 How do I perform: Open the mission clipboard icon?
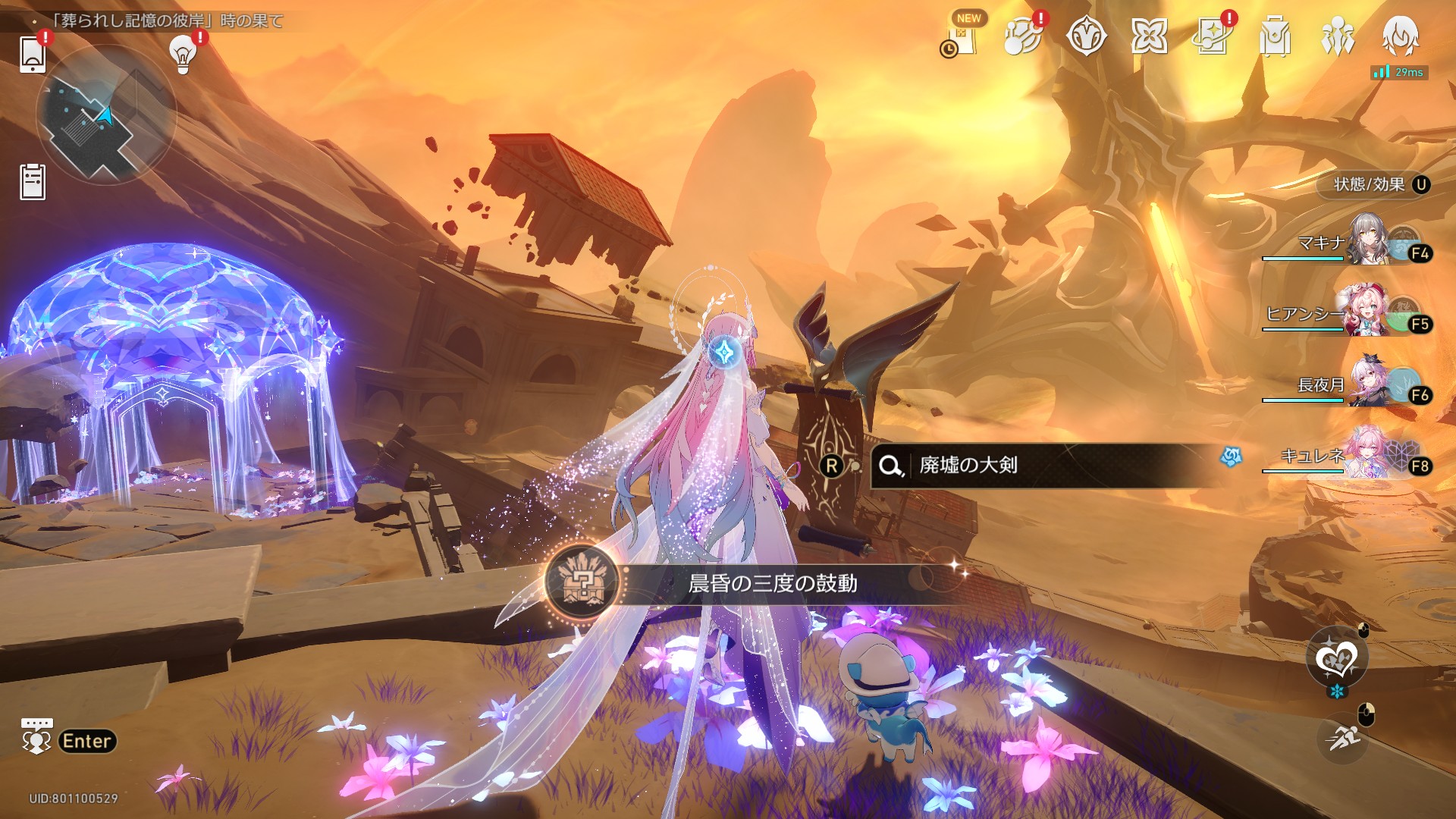tap(33, 182)
